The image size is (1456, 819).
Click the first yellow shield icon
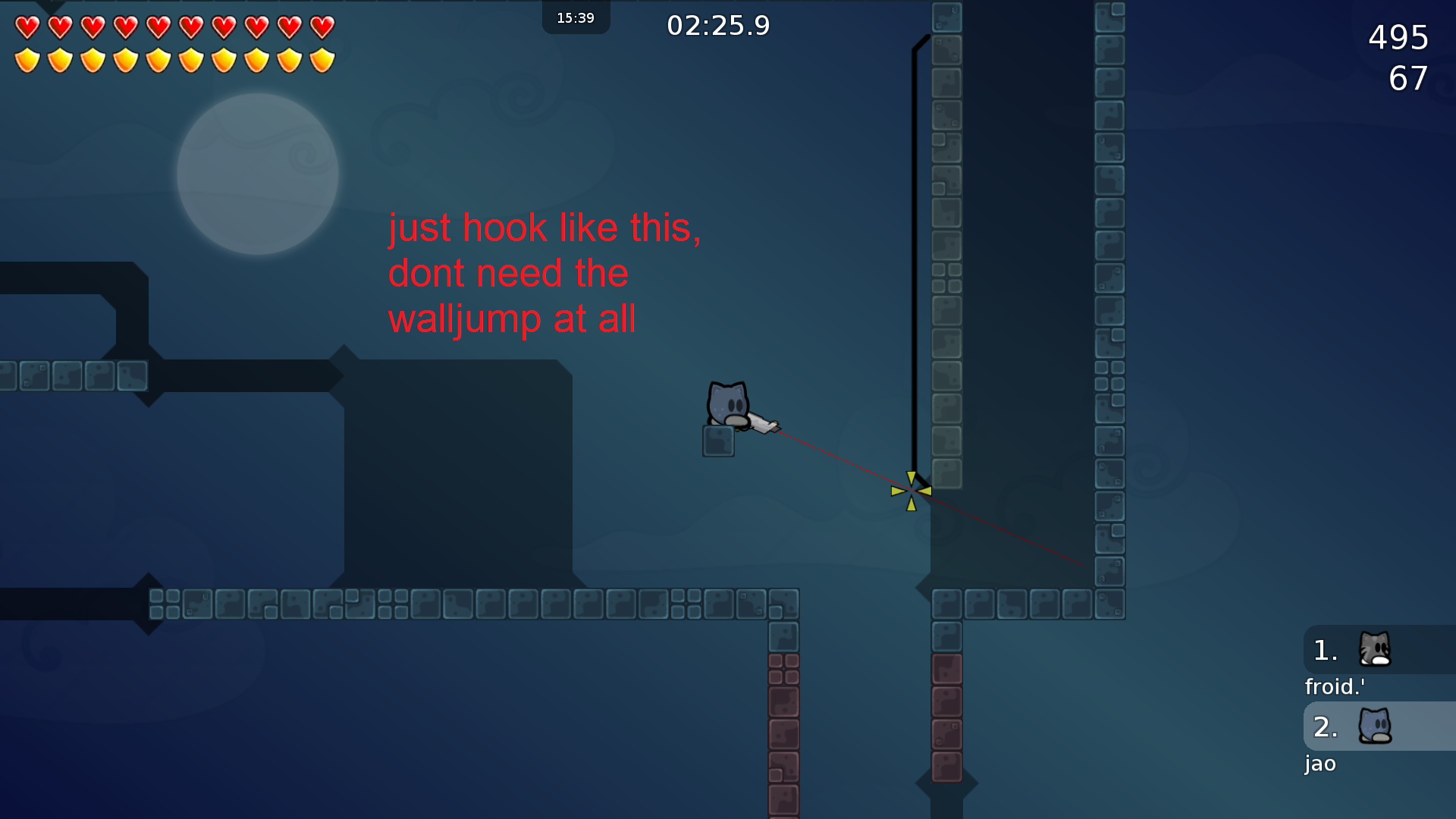tap(27, 58)
